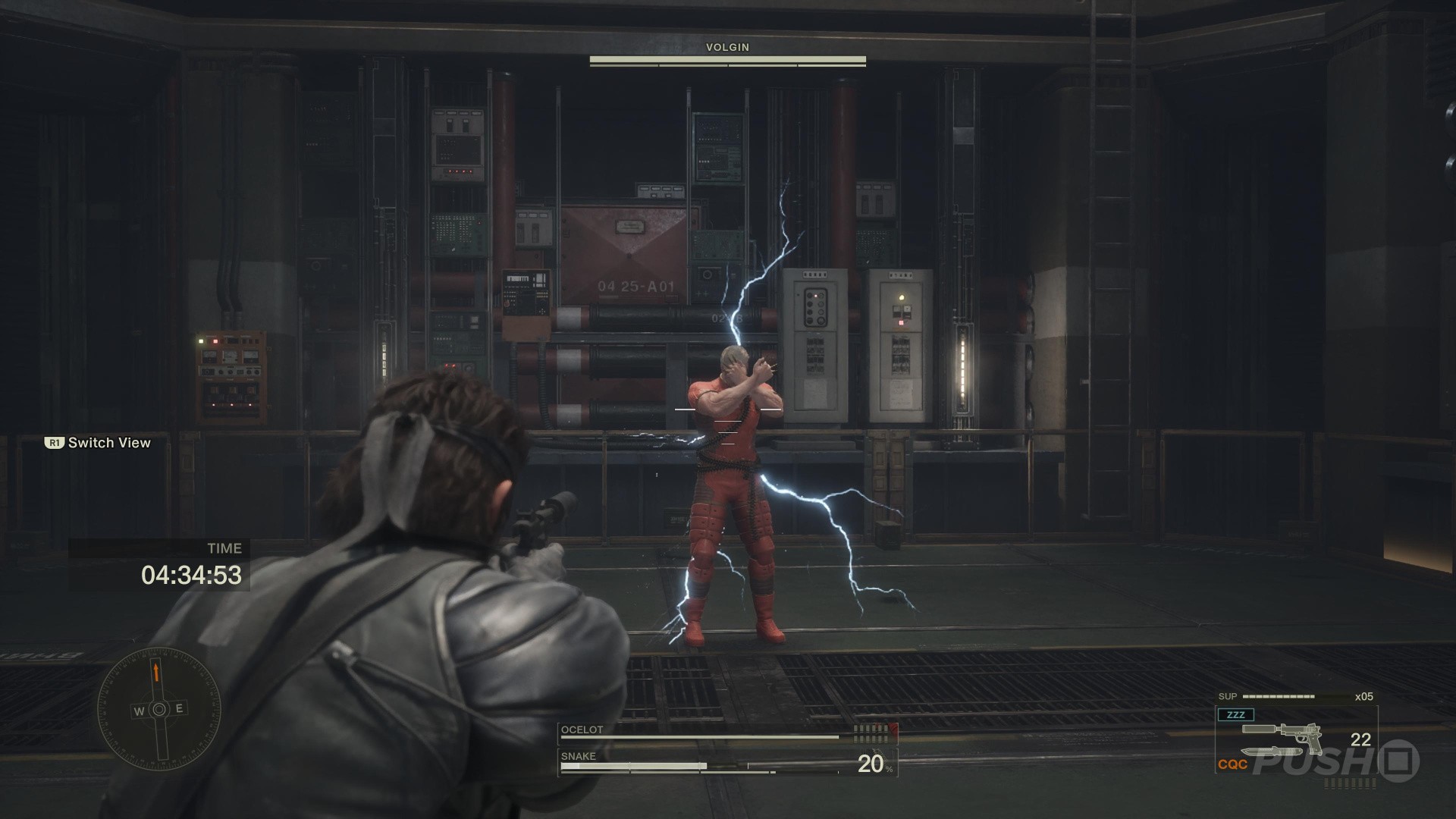Image resolution: width=1456 pixels, height=819 pixels.
Task: Click the compass in the HUD
Action: (158, 710)
